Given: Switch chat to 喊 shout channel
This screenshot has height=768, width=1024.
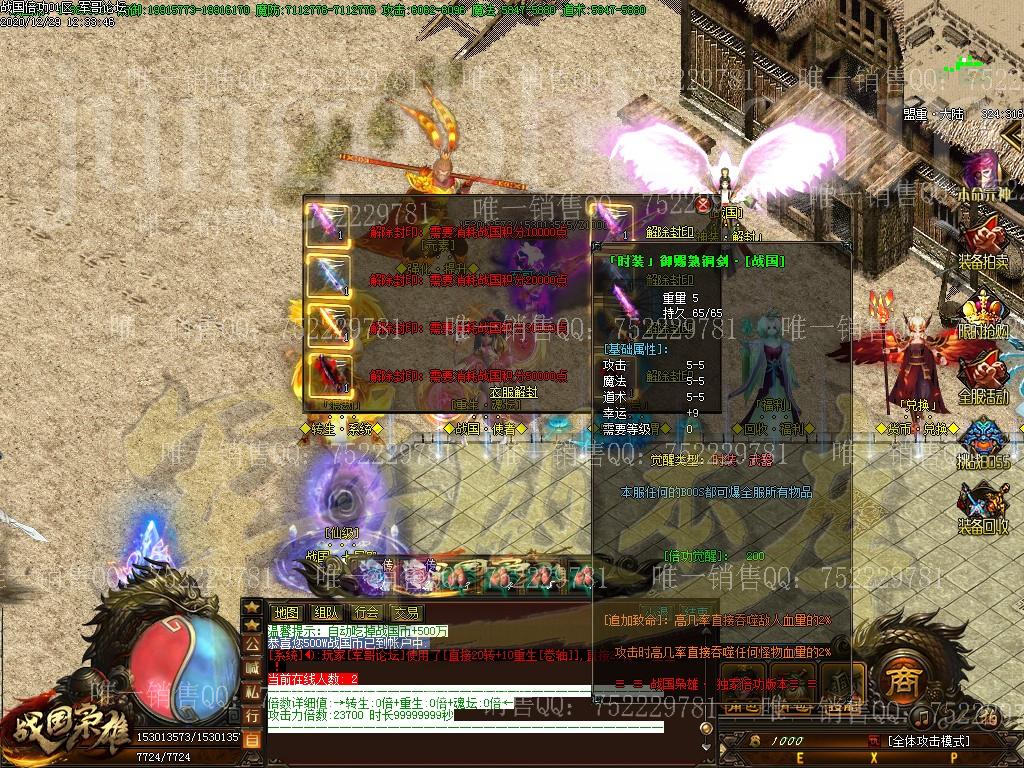Looking at the screenshot, I should (x=252, y=668).
